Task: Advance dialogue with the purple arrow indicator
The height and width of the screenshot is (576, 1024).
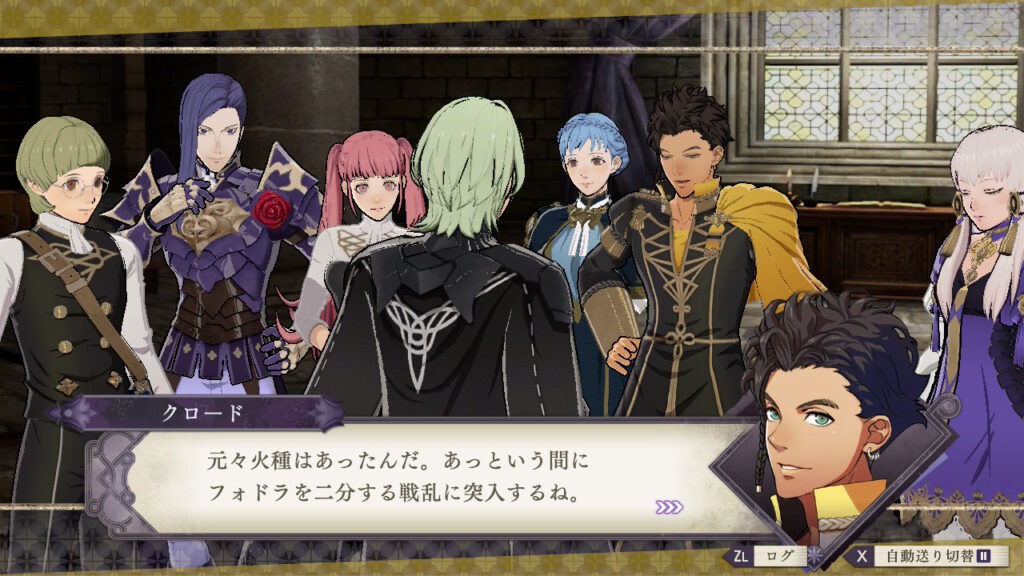Action: tap(669, 507)
